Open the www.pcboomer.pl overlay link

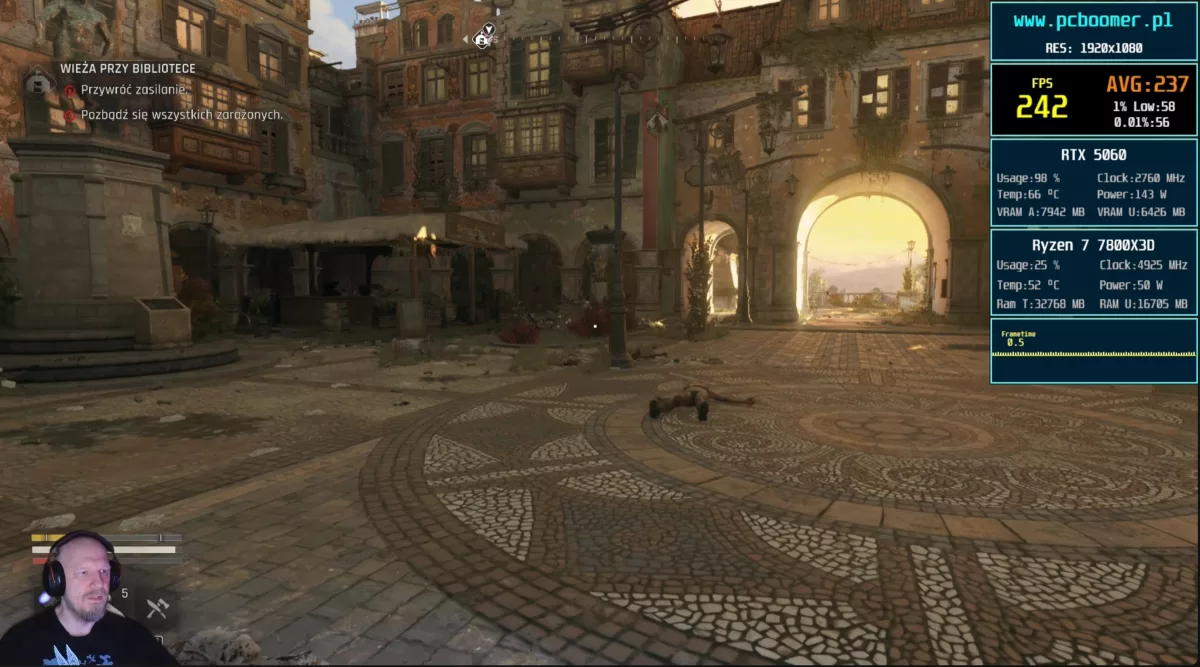pos(1092,21)
